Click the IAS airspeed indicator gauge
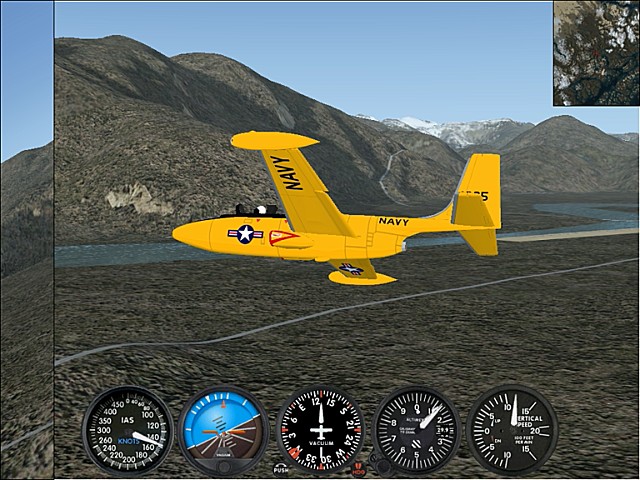The width and height of the screenshot is (640, 480). pyautogui.click(x=126, y=429)
